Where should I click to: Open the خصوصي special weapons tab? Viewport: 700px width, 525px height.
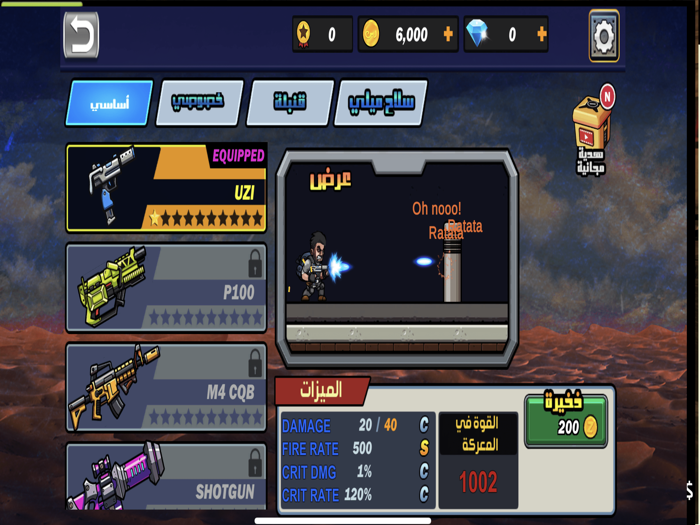pyautogui.click(x=199, y=103)
